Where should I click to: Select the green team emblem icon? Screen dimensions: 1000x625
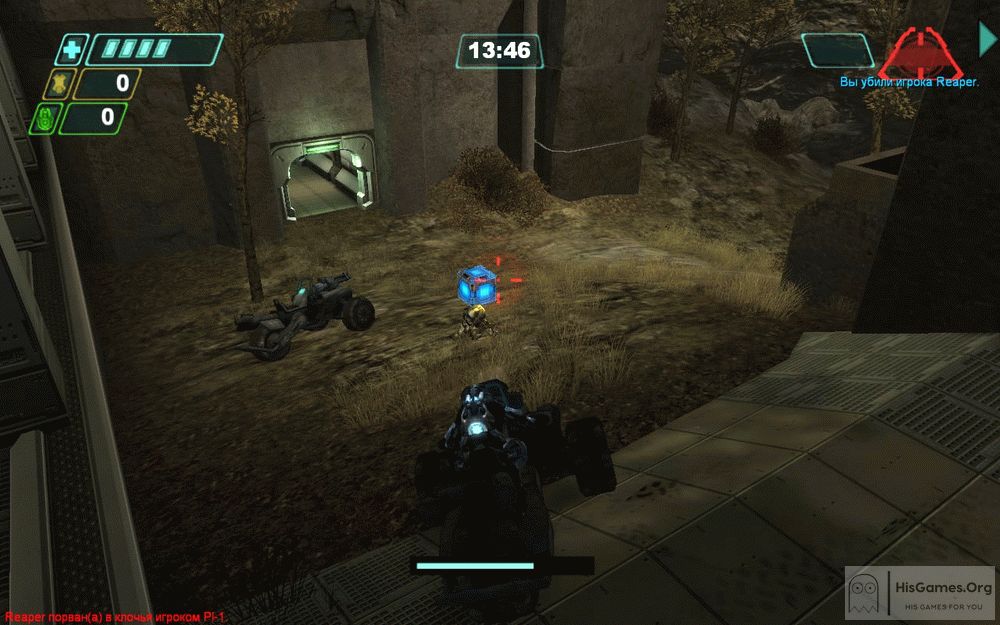(x=44, y=119)
